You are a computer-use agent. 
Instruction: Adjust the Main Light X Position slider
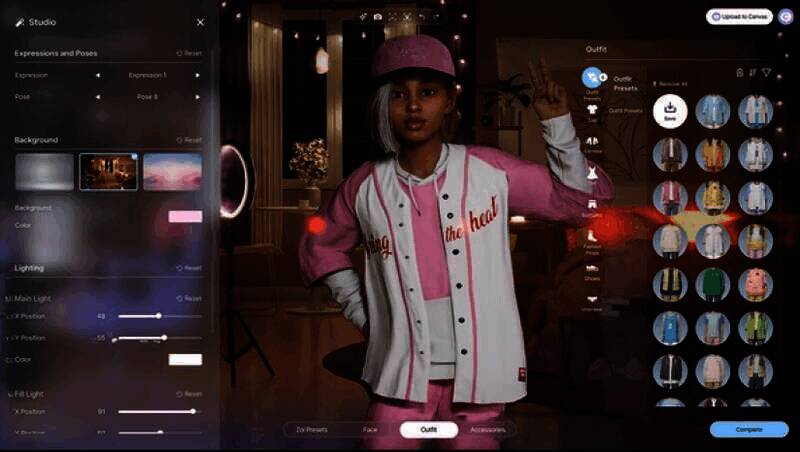point(158,316)
